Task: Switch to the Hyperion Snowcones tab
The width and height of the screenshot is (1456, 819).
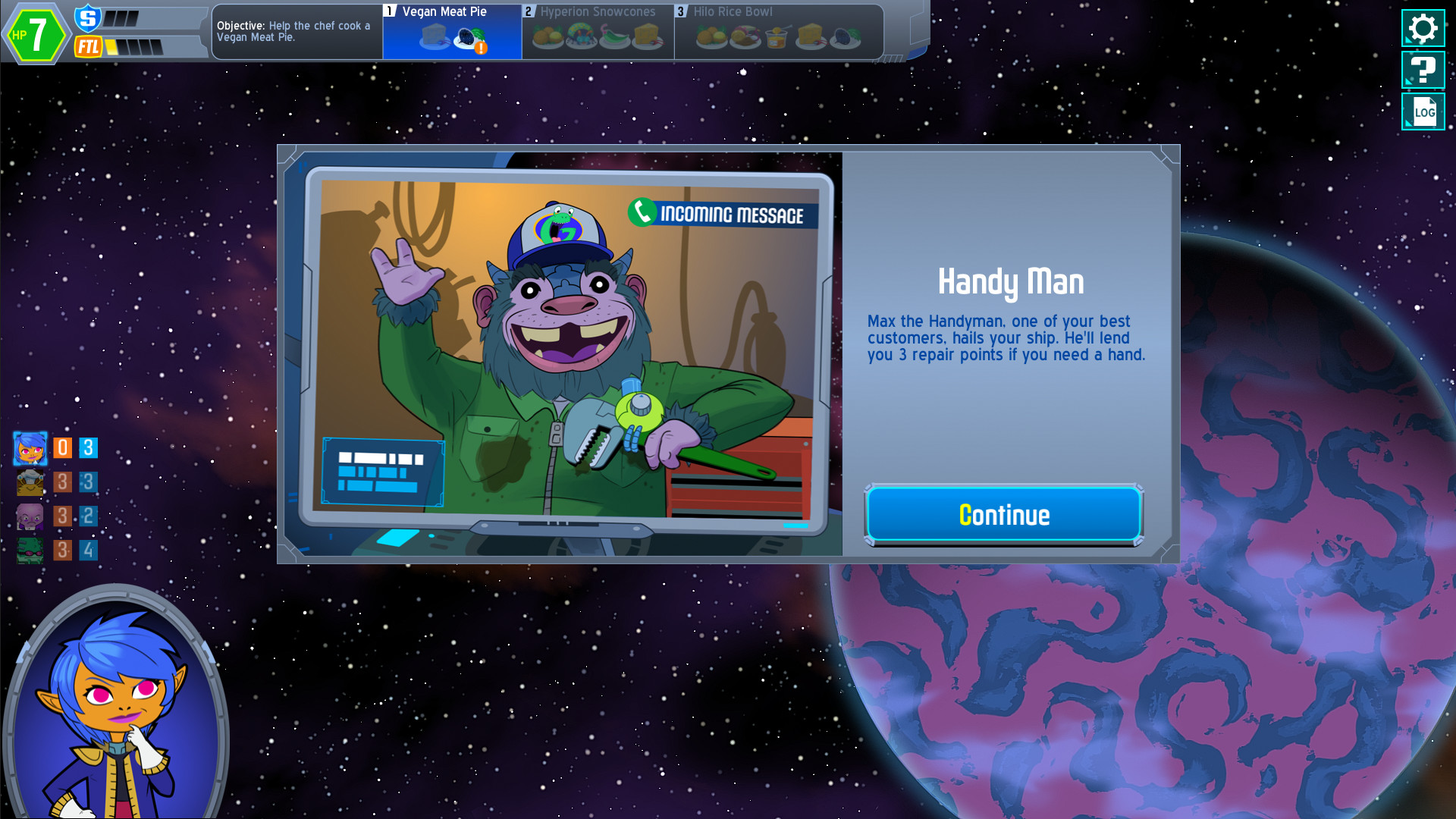Action: coord(596,12)
